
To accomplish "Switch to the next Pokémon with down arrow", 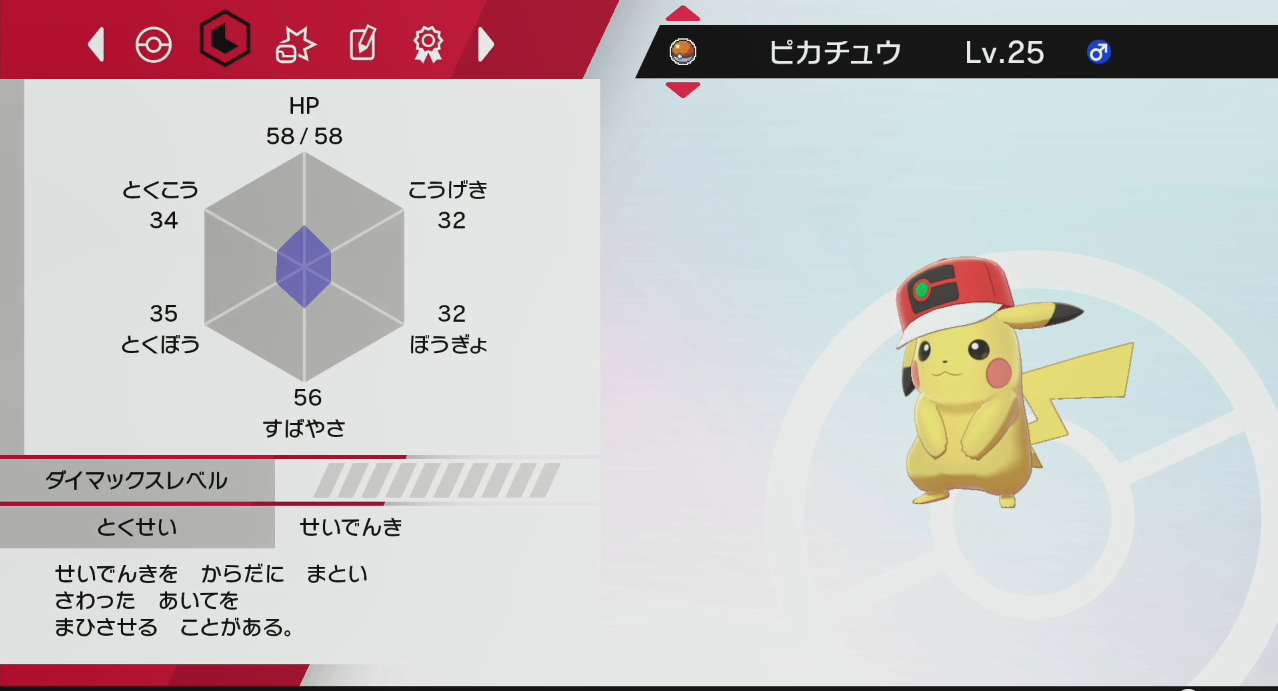I will (683, 90).
